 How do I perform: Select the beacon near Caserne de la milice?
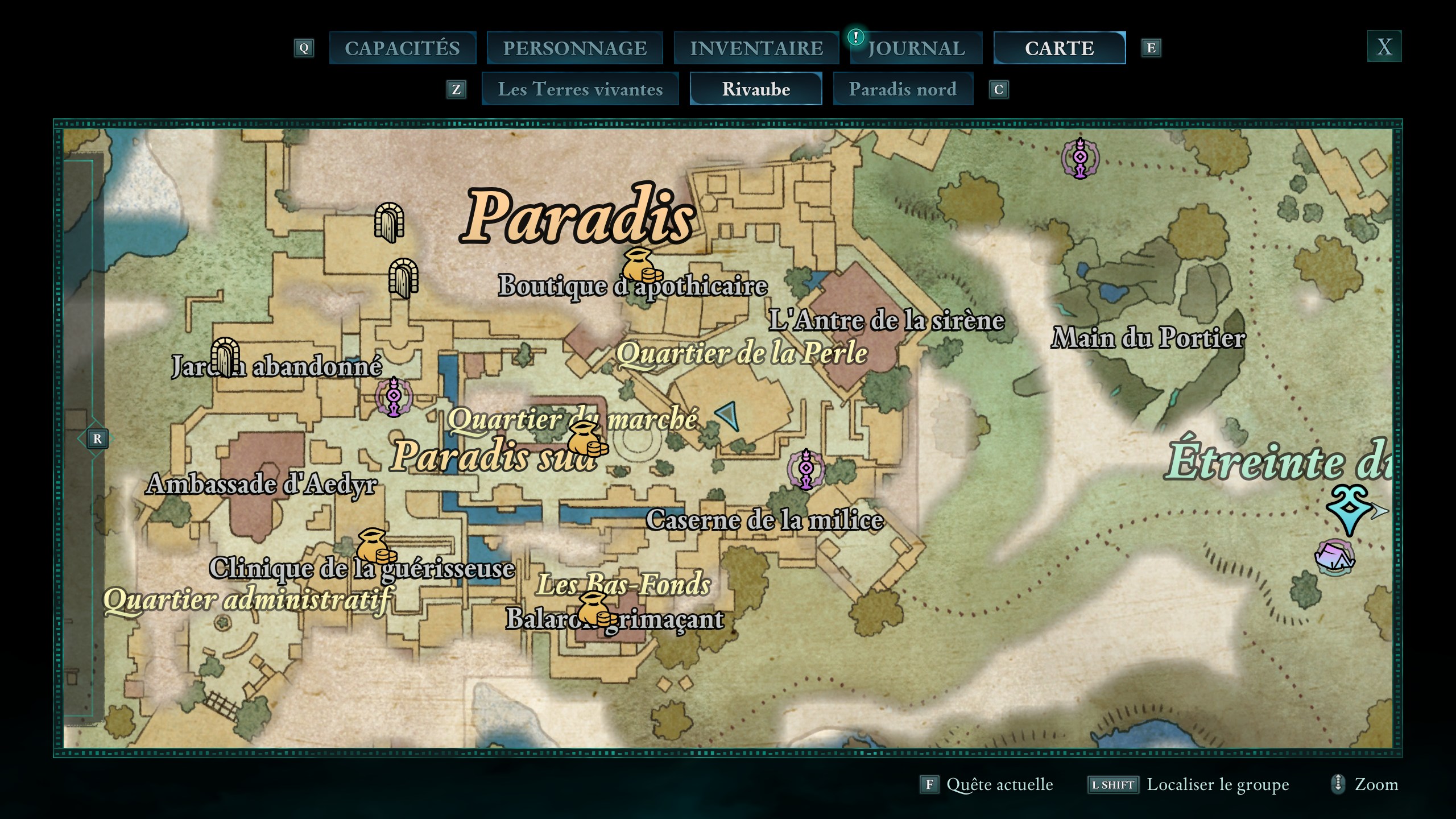pos(805,469)
